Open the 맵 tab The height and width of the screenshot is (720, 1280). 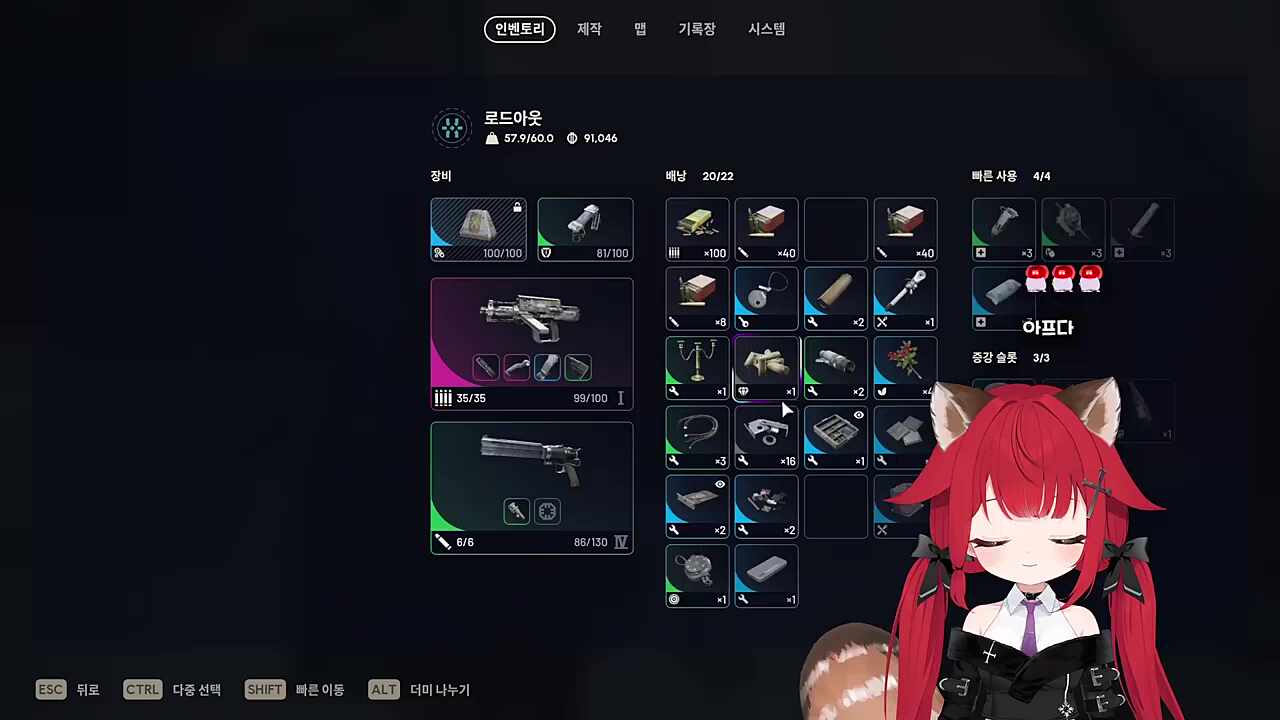(640, 29)
